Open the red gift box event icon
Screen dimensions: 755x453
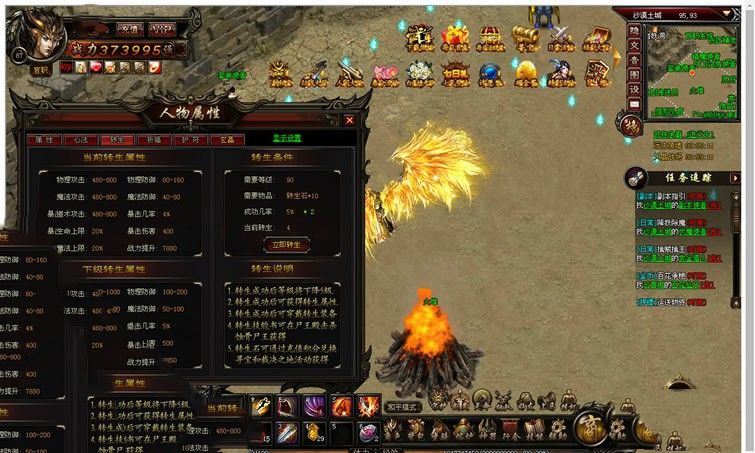pyautogui.click(x=455, y=38)
